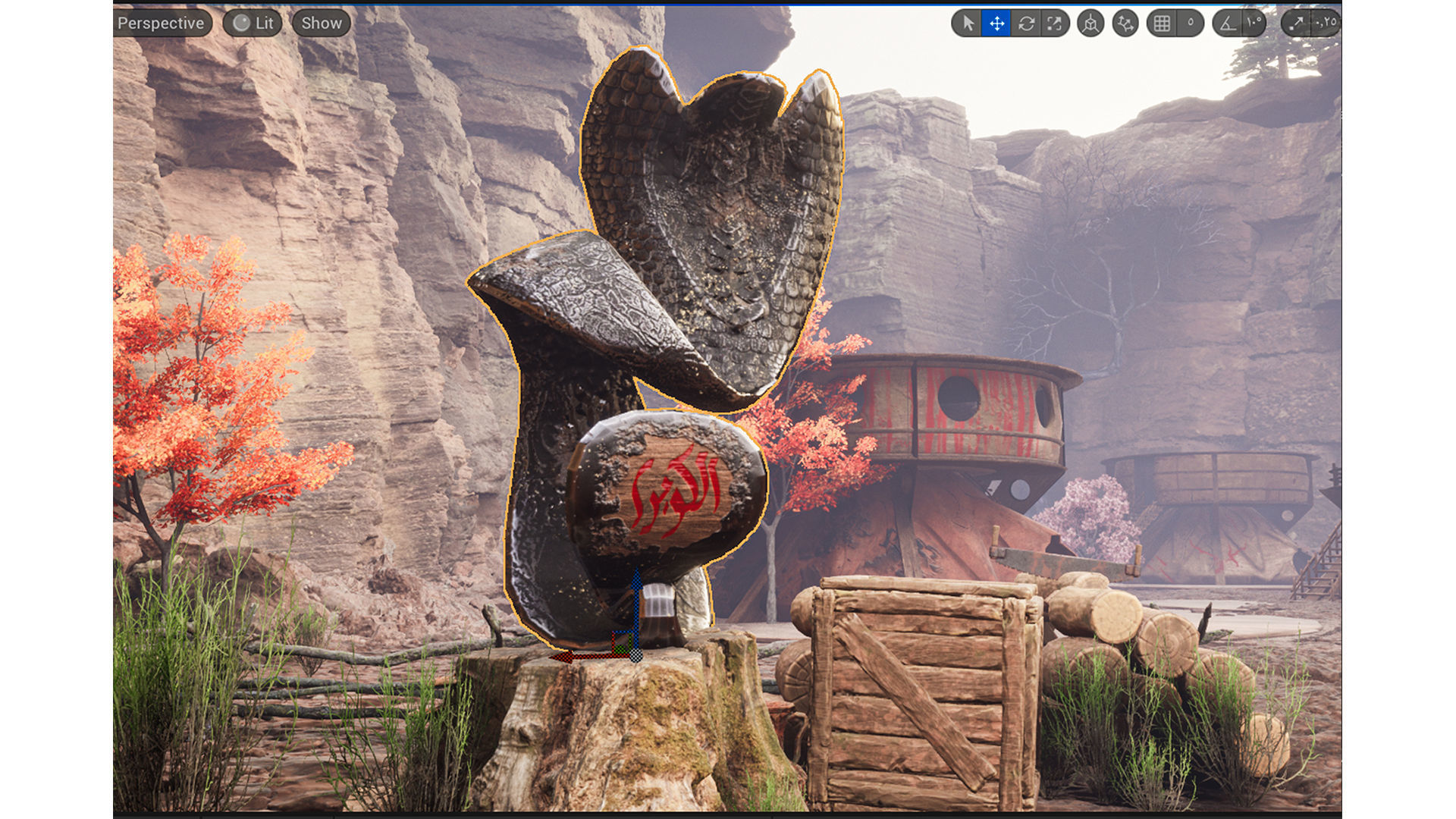
Task: Open the rotation snap angle dropdown
Action: point(1254,24)
